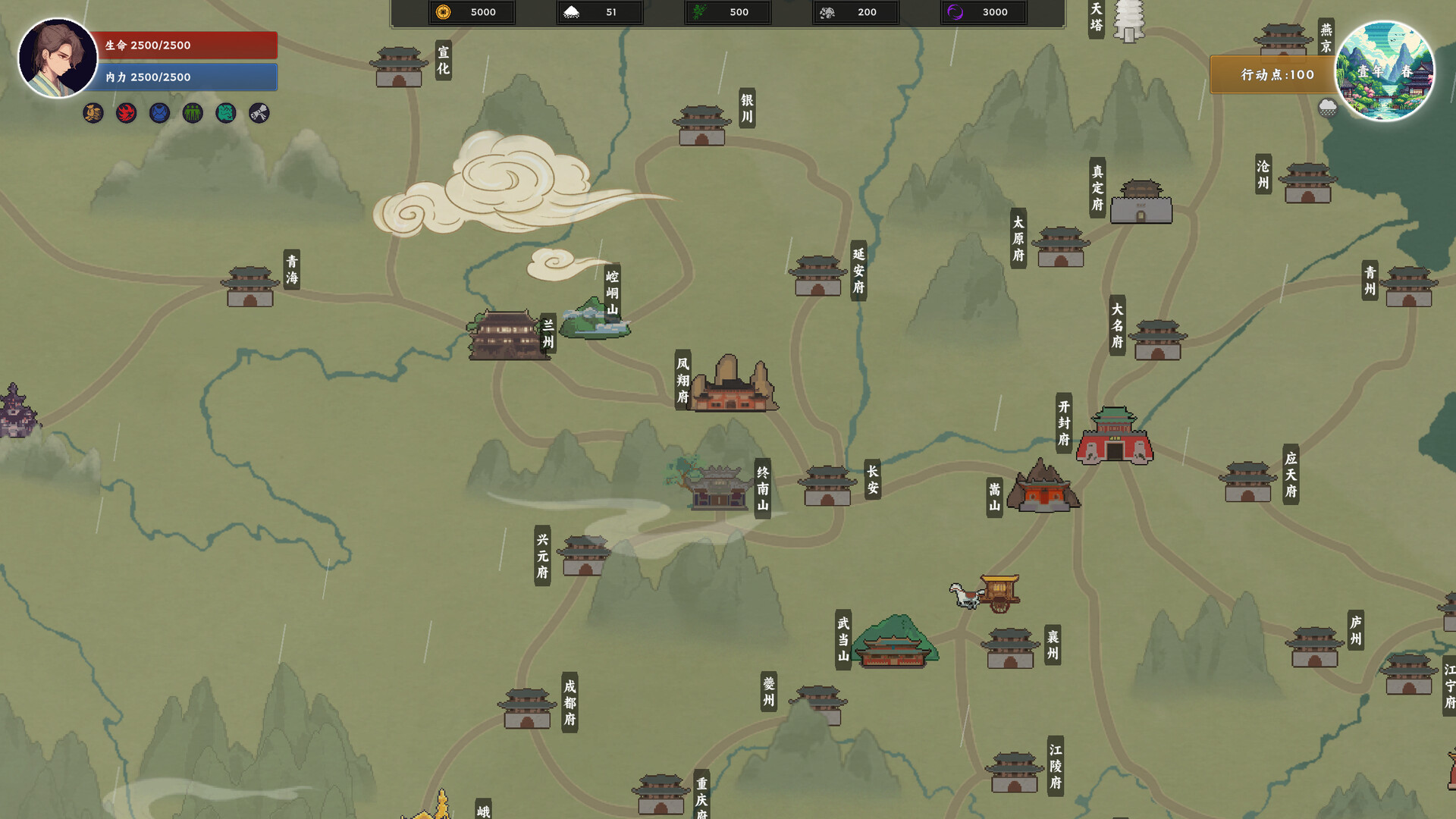Select the 真定府 fortress marker
Viewport: 1456px width, 819px height.
[1141, 202]
